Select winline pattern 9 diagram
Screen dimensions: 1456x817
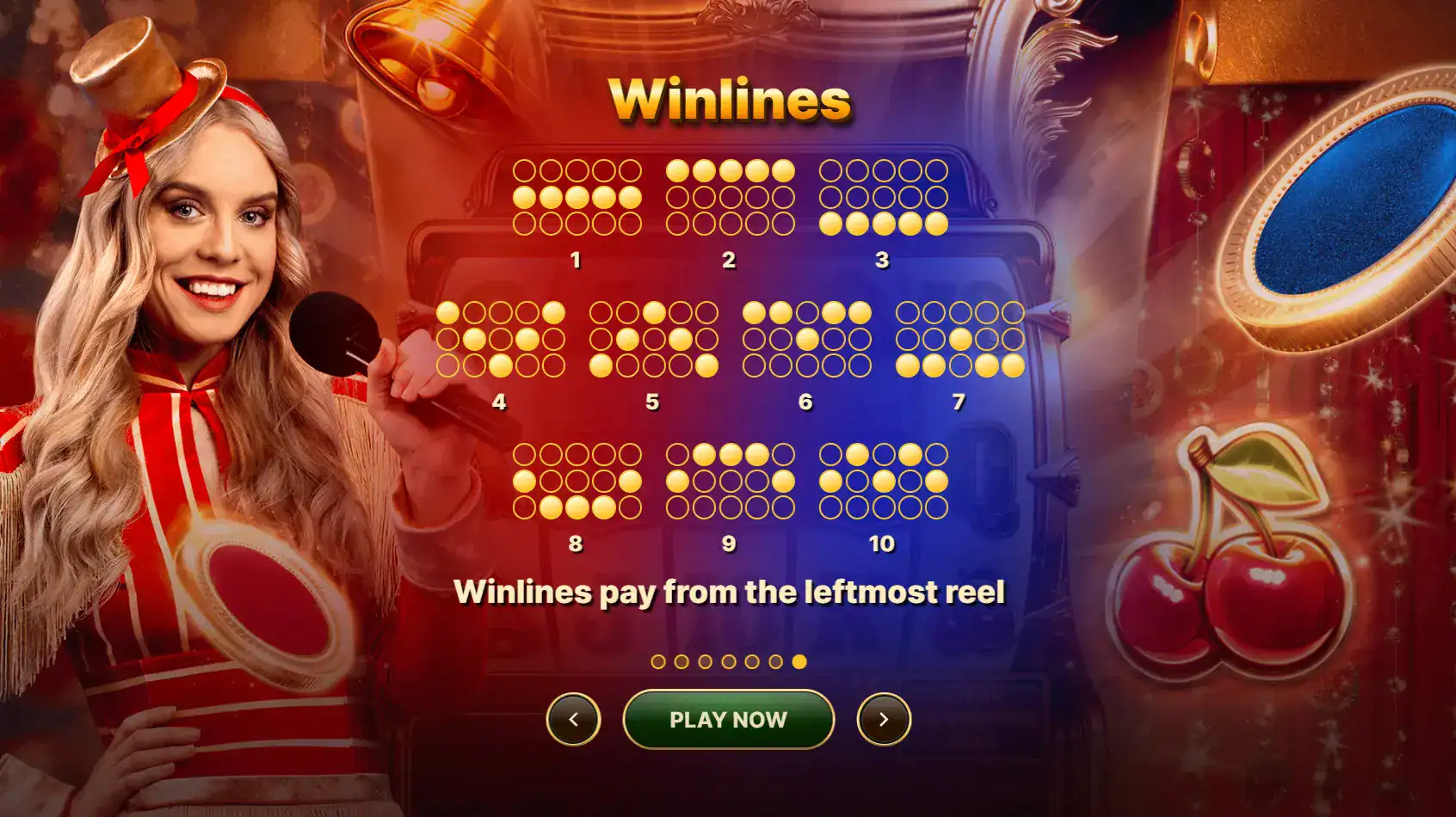[x=730, y=480]
